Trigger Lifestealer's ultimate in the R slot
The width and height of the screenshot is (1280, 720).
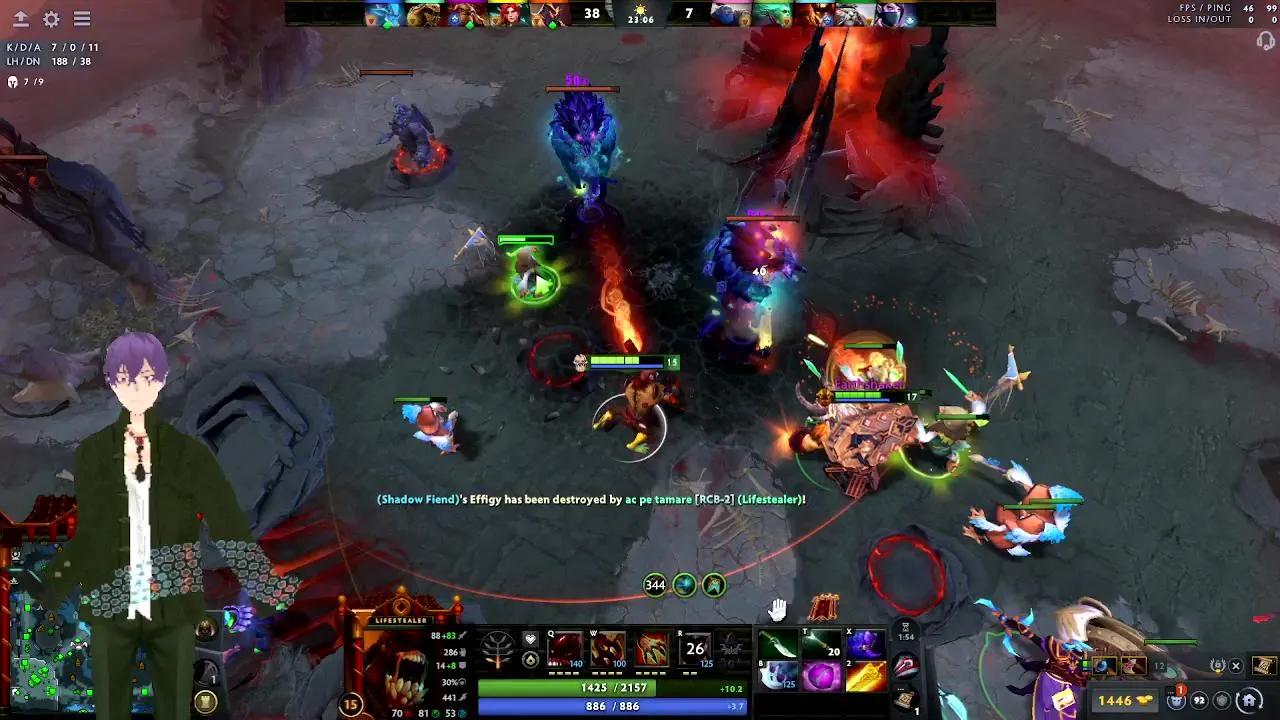click(x=697, y=650)
